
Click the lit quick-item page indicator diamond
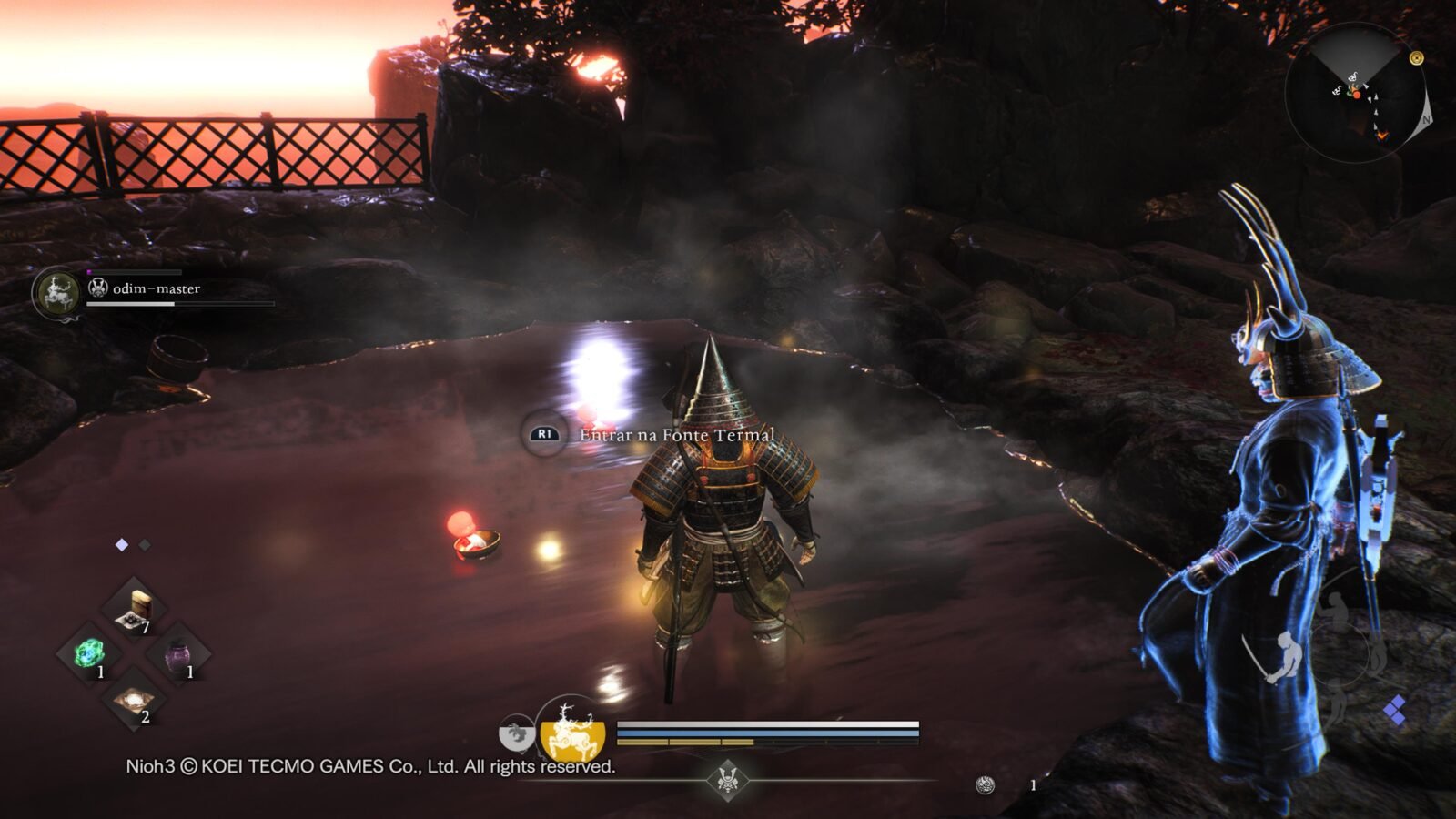[x=122, y=544]
